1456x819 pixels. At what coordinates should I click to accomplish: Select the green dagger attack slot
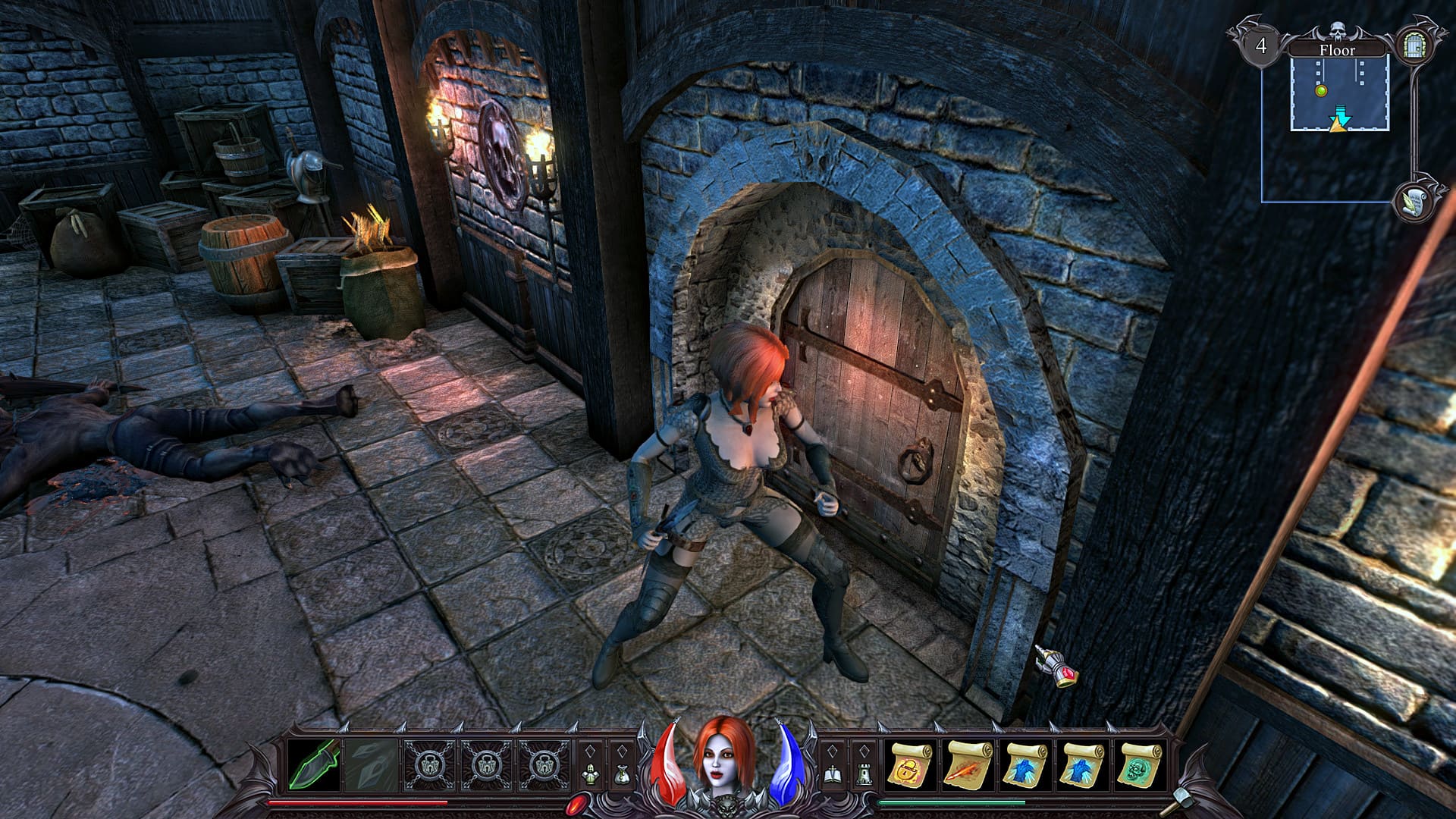coord(314,764)
